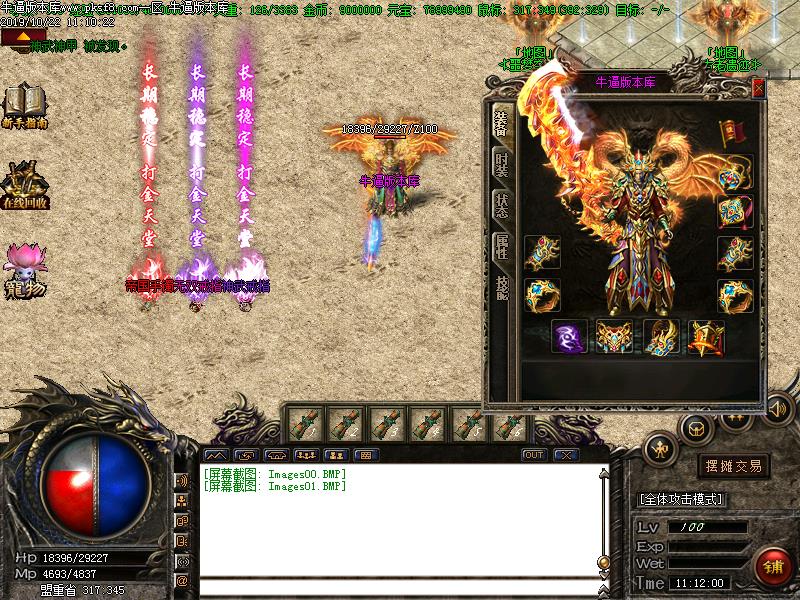
Task: Use the scroll in hotbar slot 1
Action: (x=304, y=423)
